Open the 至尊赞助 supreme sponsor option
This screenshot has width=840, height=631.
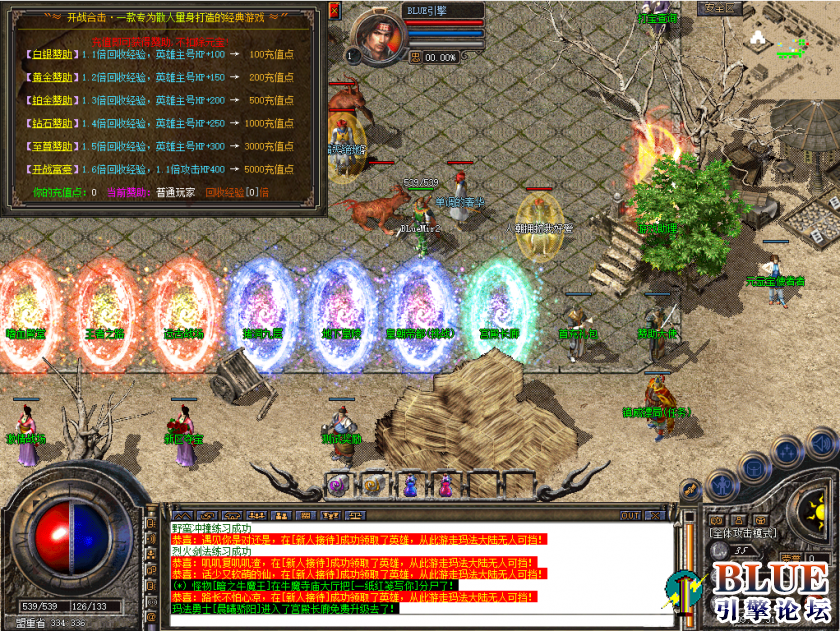click(47, 146)
